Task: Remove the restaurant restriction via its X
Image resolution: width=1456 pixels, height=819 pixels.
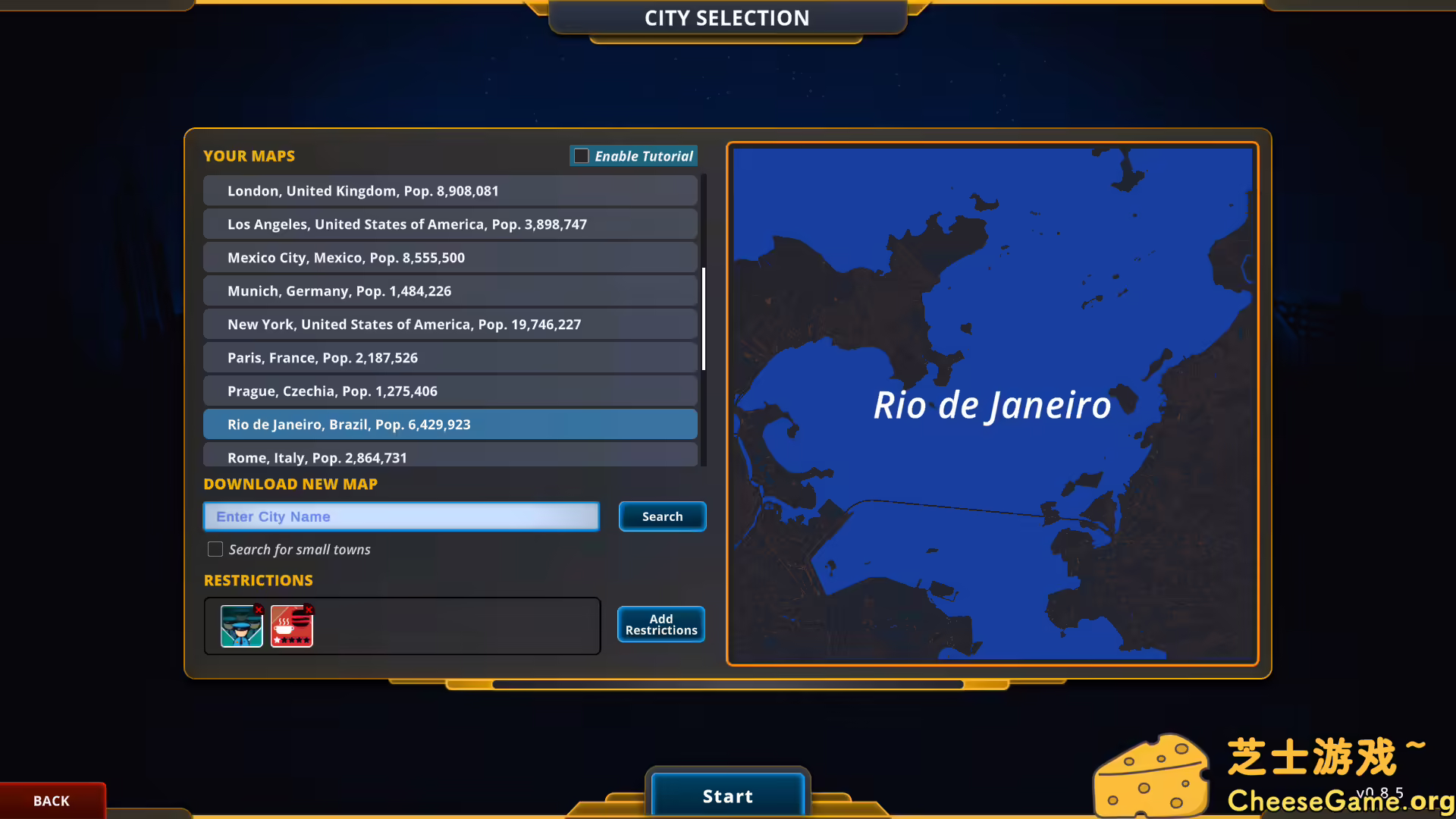Action: (309, 610)
